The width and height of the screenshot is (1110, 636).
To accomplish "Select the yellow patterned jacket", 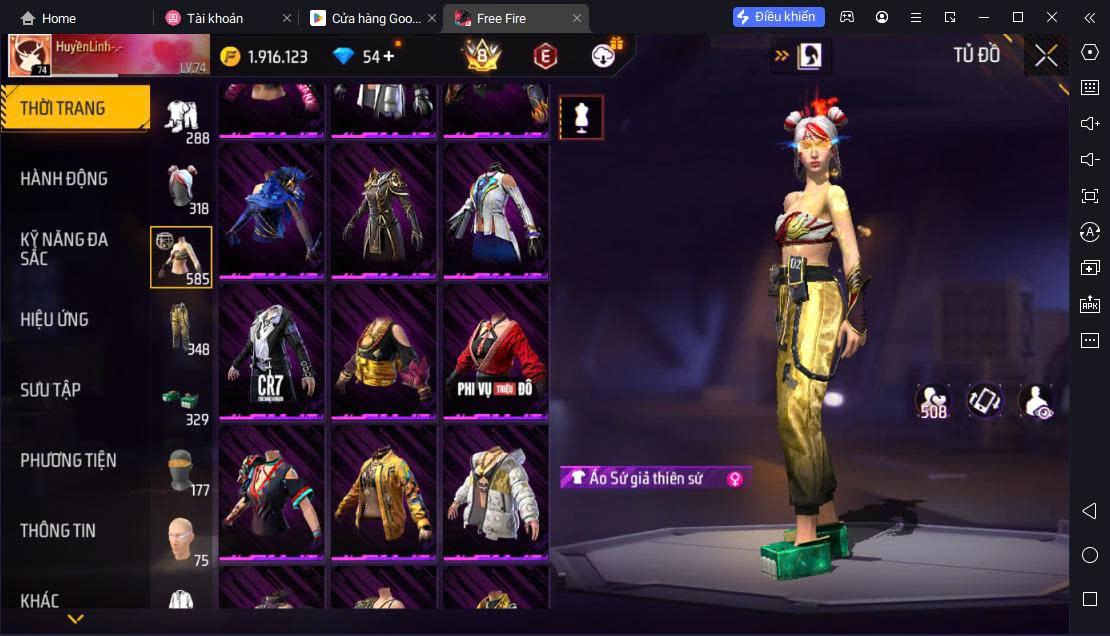I will coord(384,490).
